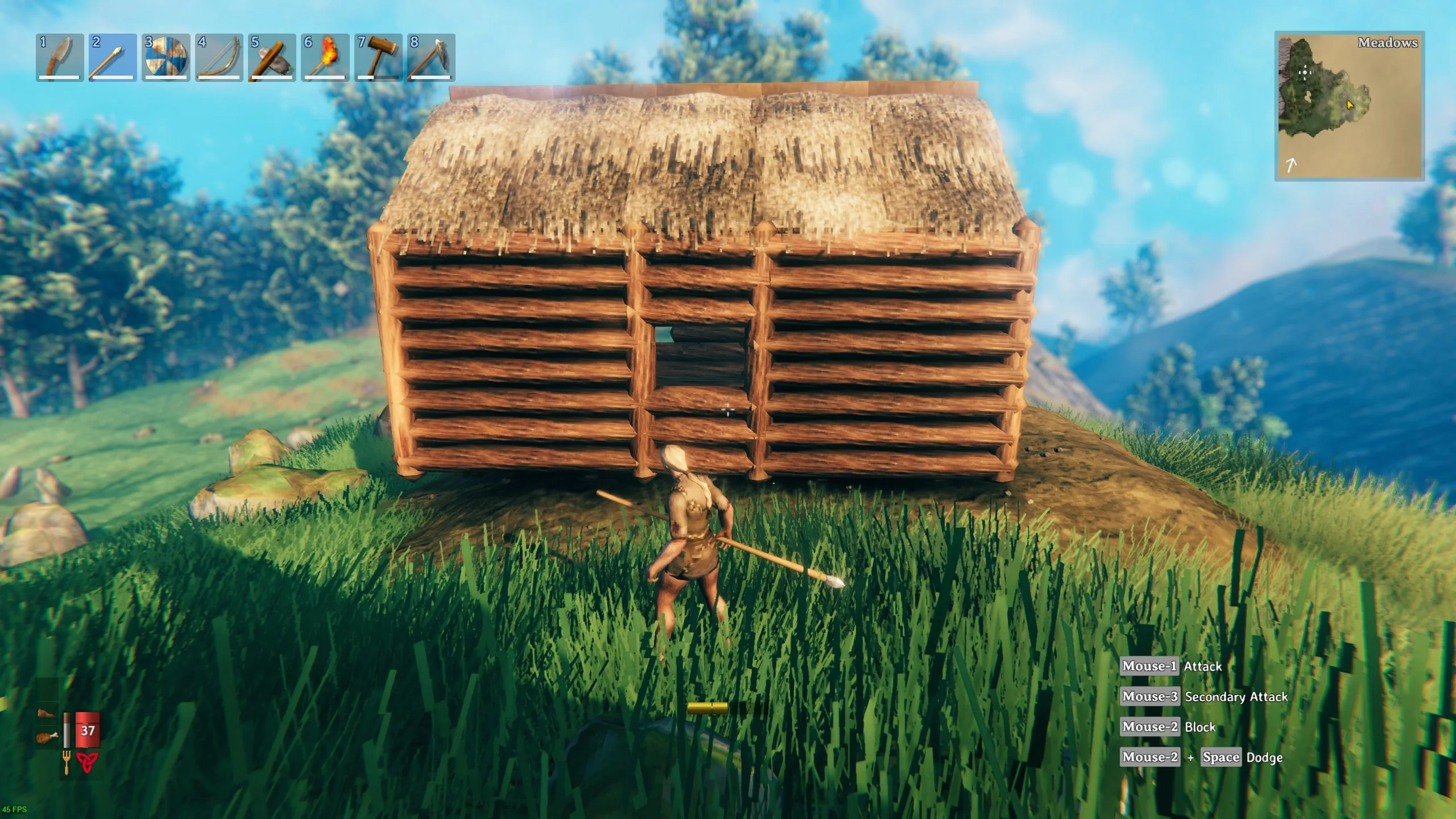The width and height of the screenshot is (1456, 819).
Task: Select the pickaxe in hotbar slot 5
Action: [271, 57]
